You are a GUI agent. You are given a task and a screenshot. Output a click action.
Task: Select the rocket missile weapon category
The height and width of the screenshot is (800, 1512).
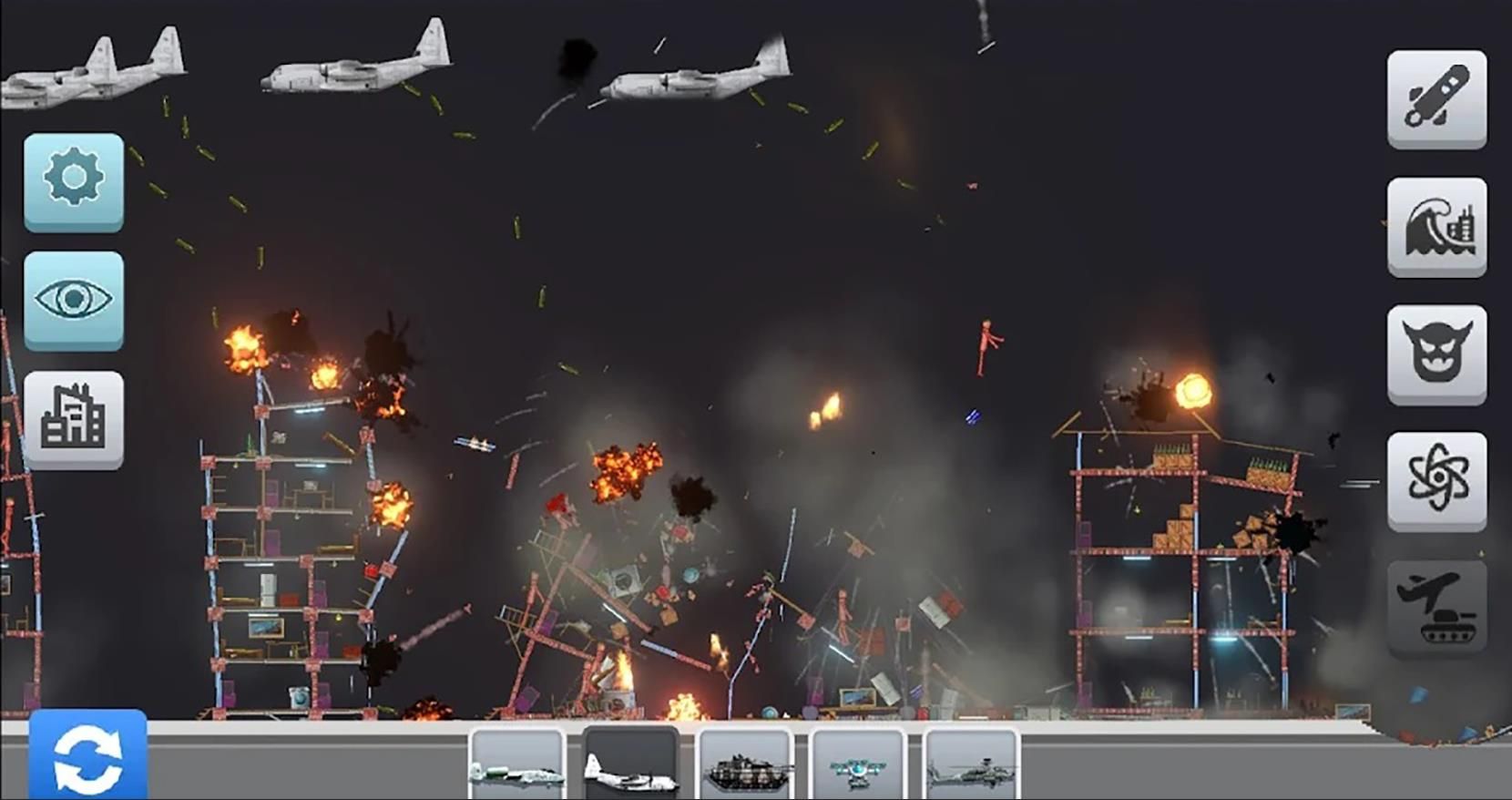click(x=1436, y=98)
